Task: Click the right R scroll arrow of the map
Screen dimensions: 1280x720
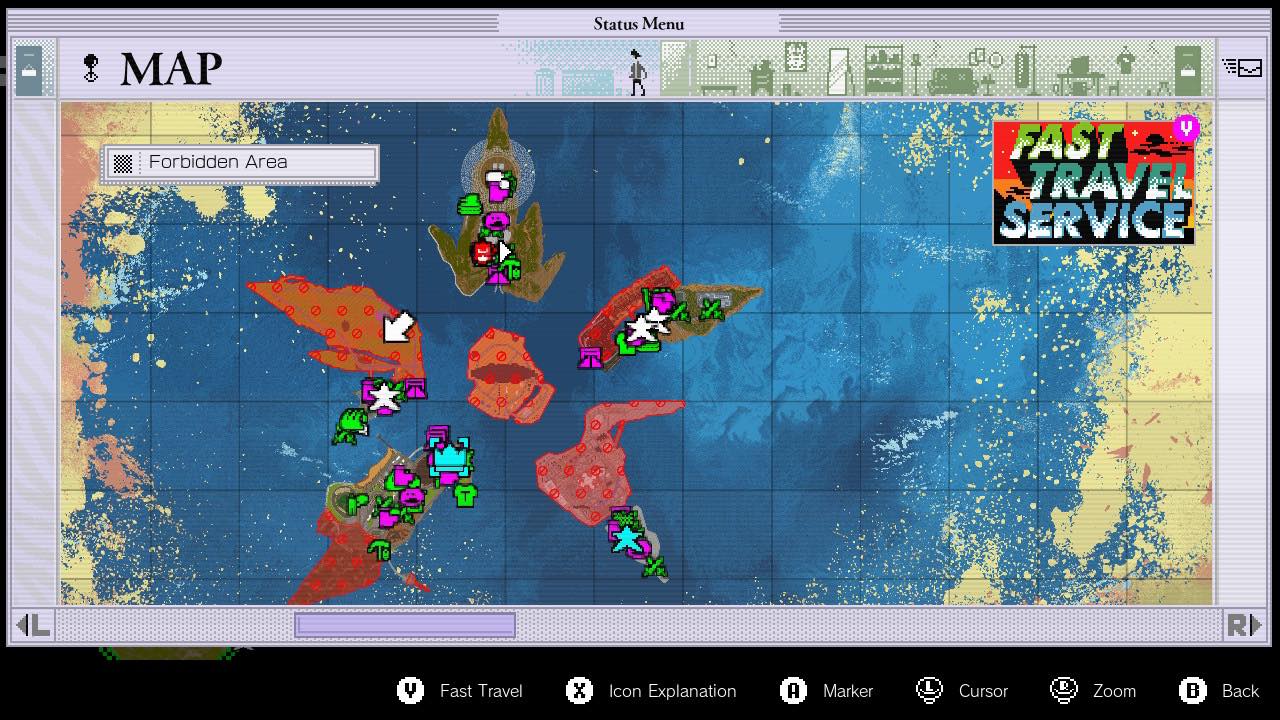Action: pyautogui.click(x=1245, y=624)
